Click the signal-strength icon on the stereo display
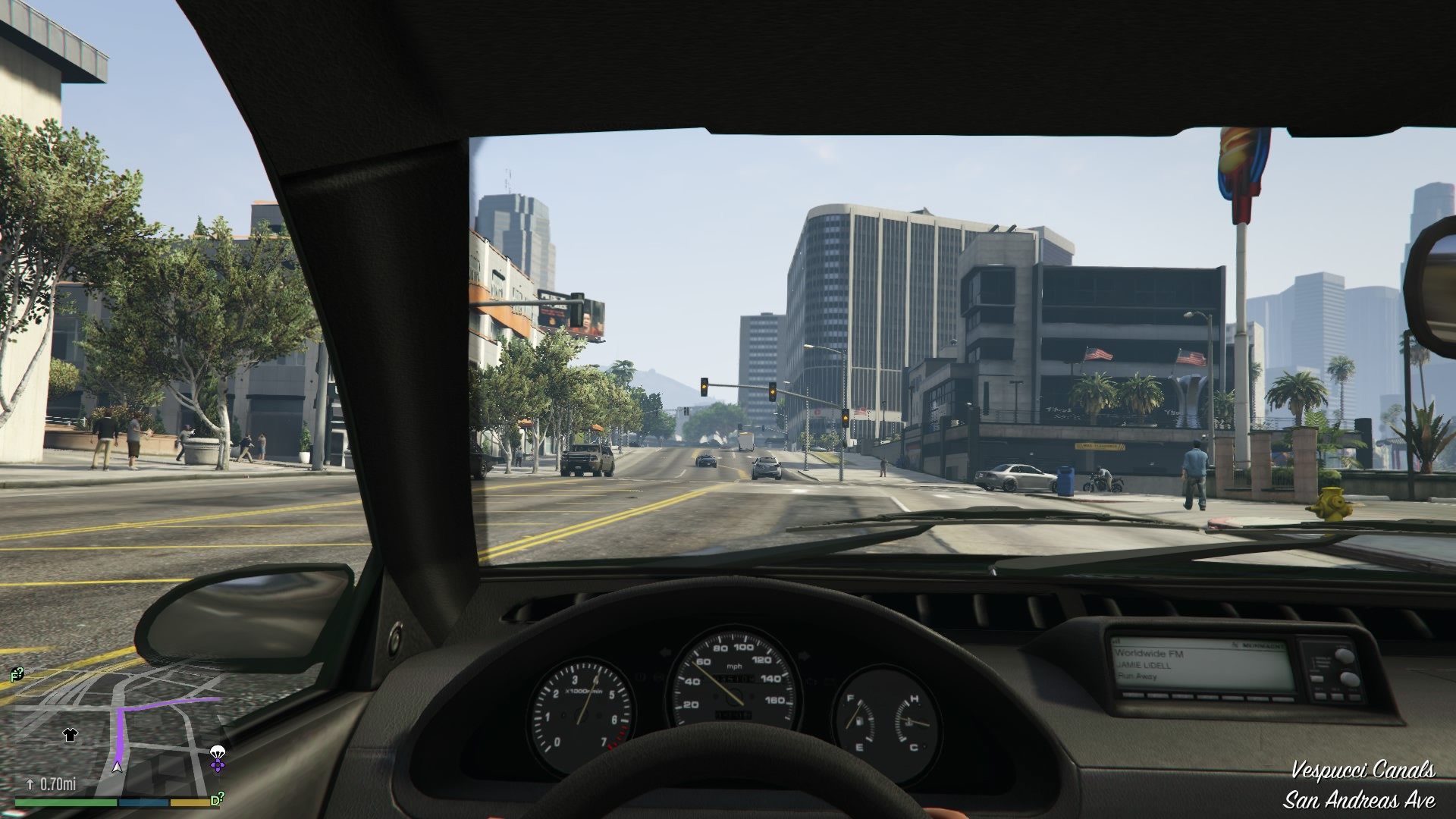Viewport: 1456px width, 819px height. coord(1115,641)
